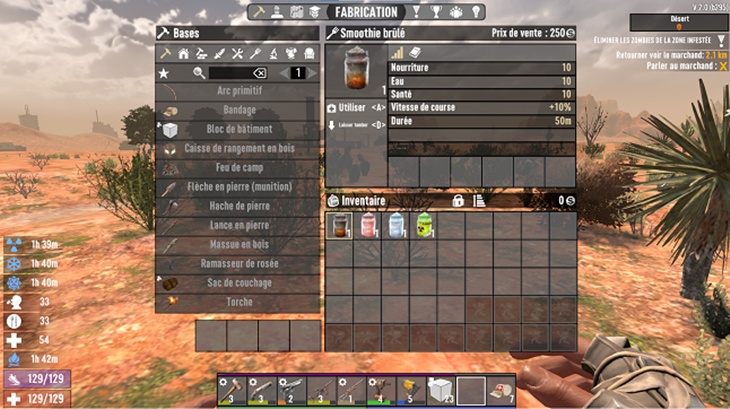
Task: Pick the Feu de camp recipe
Action: [x=238, y=167]
